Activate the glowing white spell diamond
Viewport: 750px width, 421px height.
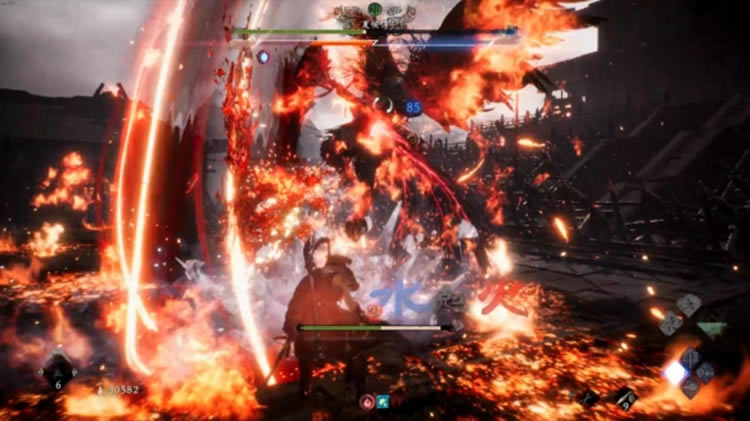click(x=675, y=372)
